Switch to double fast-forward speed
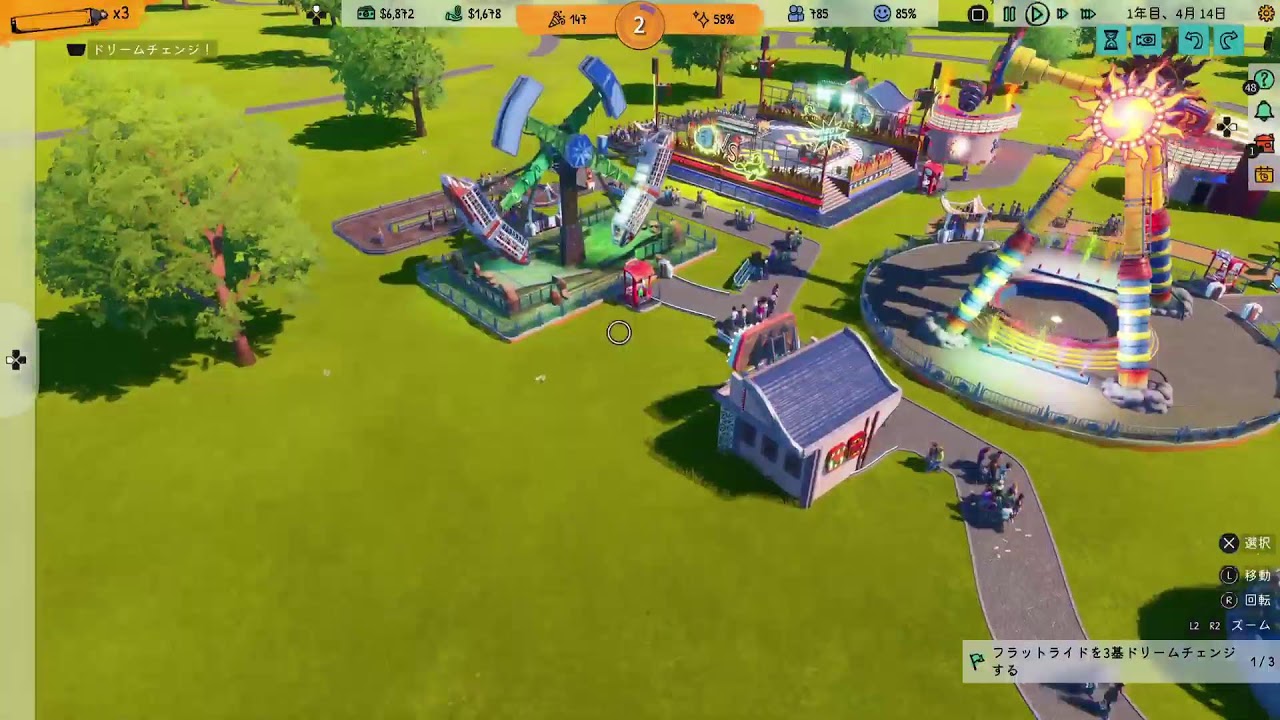This screenshot has height=720, width=1280. pyautogui.click(x=1062, y=14)
